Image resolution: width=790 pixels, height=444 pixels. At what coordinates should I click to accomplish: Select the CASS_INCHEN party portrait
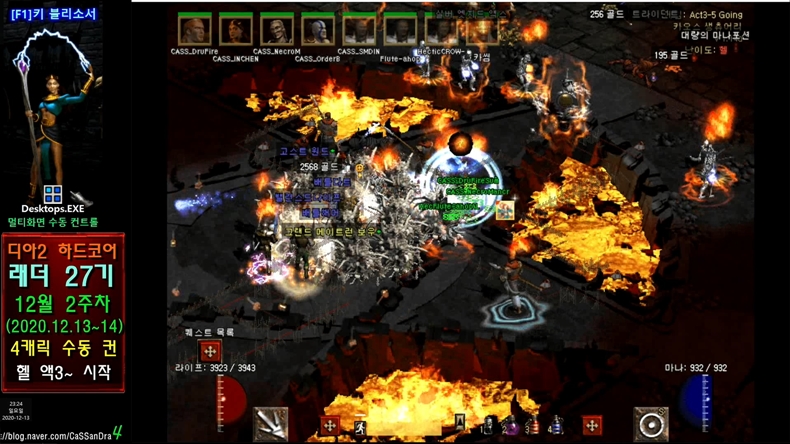(236, 29)
